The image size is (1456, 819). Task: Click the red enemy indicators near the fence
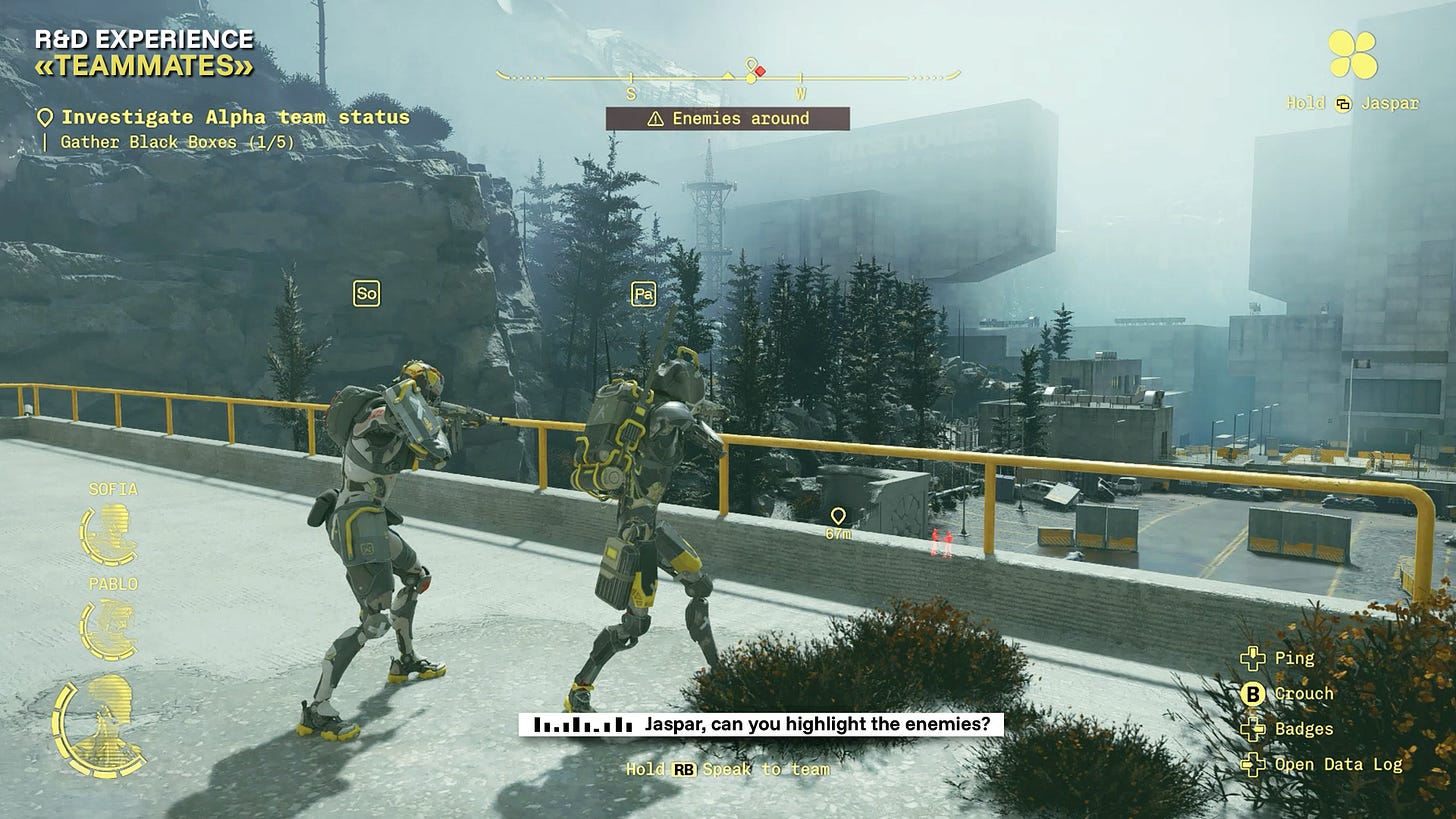pos(941,541)
